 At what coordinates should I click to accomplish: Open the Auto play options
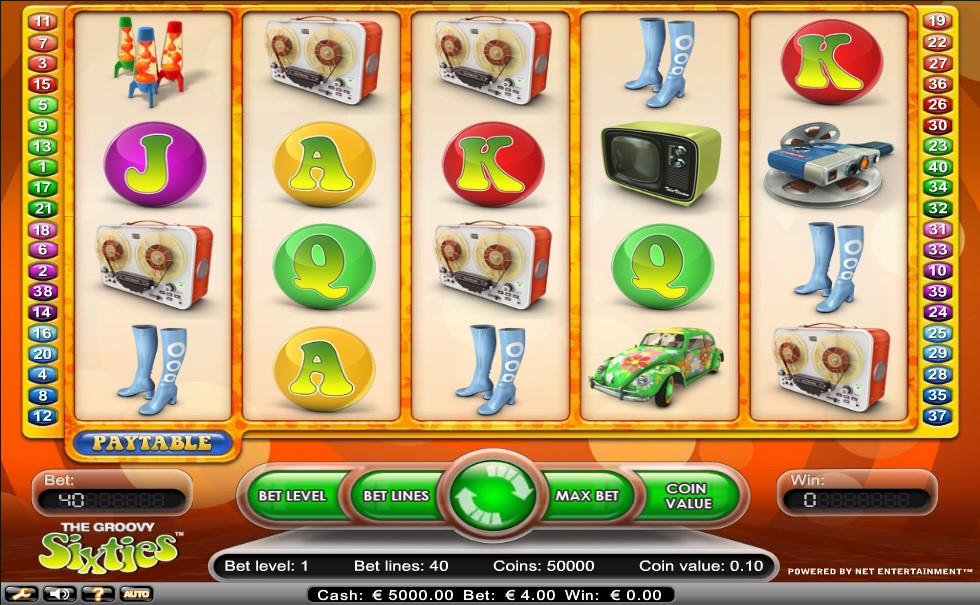[x=136, y=594]
